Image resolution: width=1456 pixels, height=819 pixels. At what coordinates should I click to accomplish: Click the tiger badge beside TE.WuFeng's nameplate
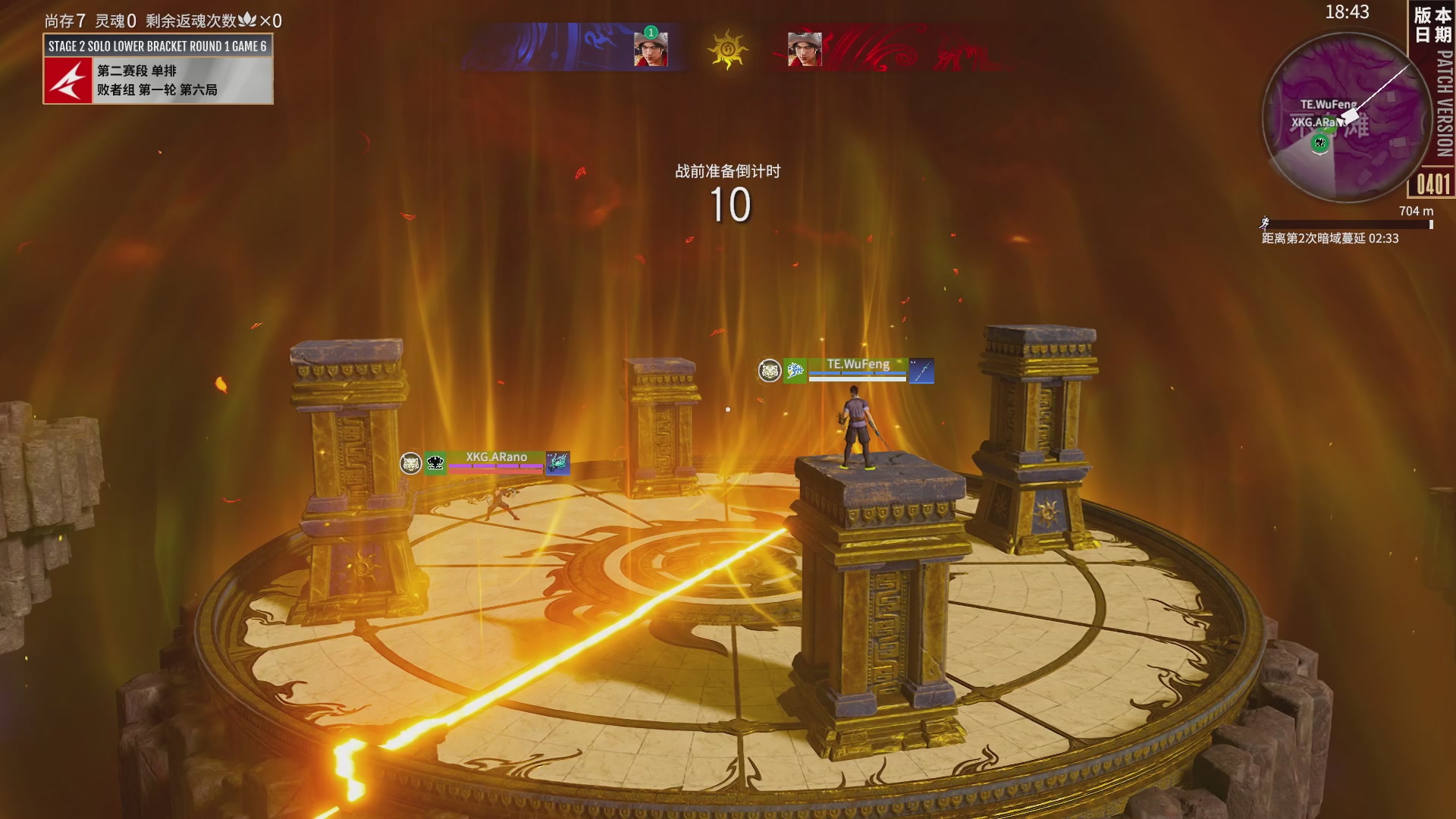[x=770, y=371]
